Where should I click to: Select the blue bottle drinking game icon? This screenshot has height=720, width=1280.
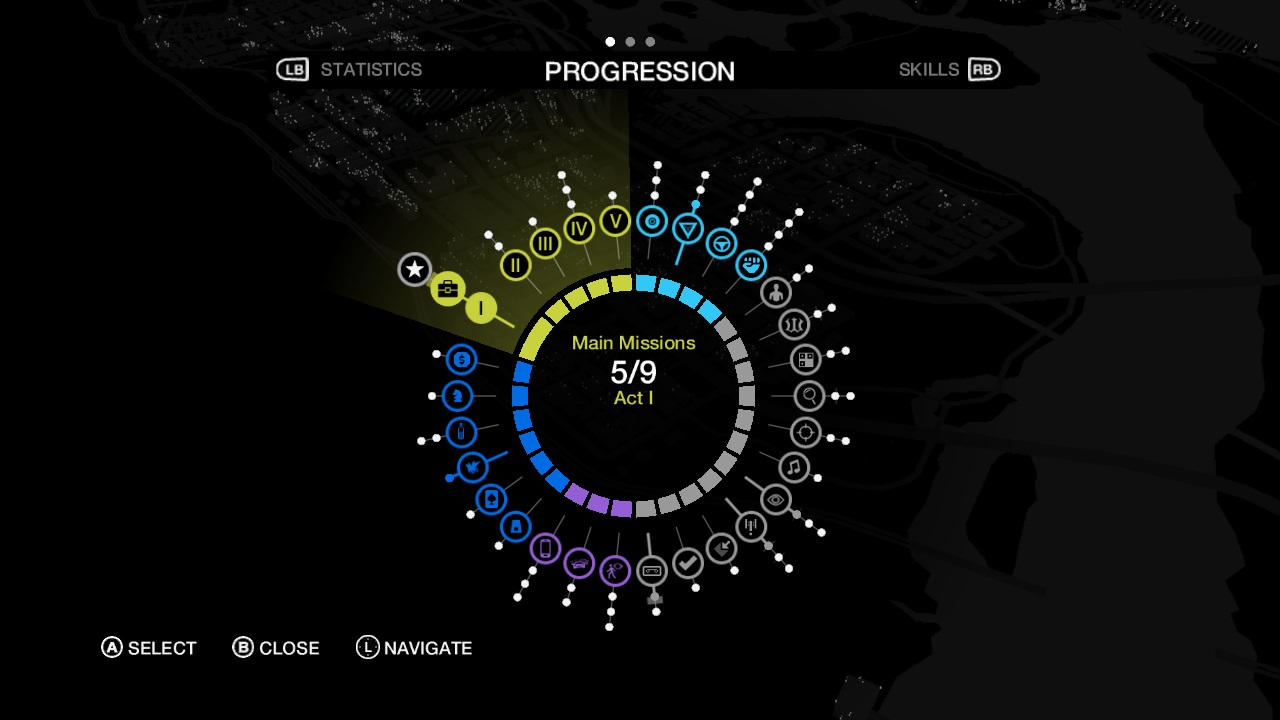461,432
